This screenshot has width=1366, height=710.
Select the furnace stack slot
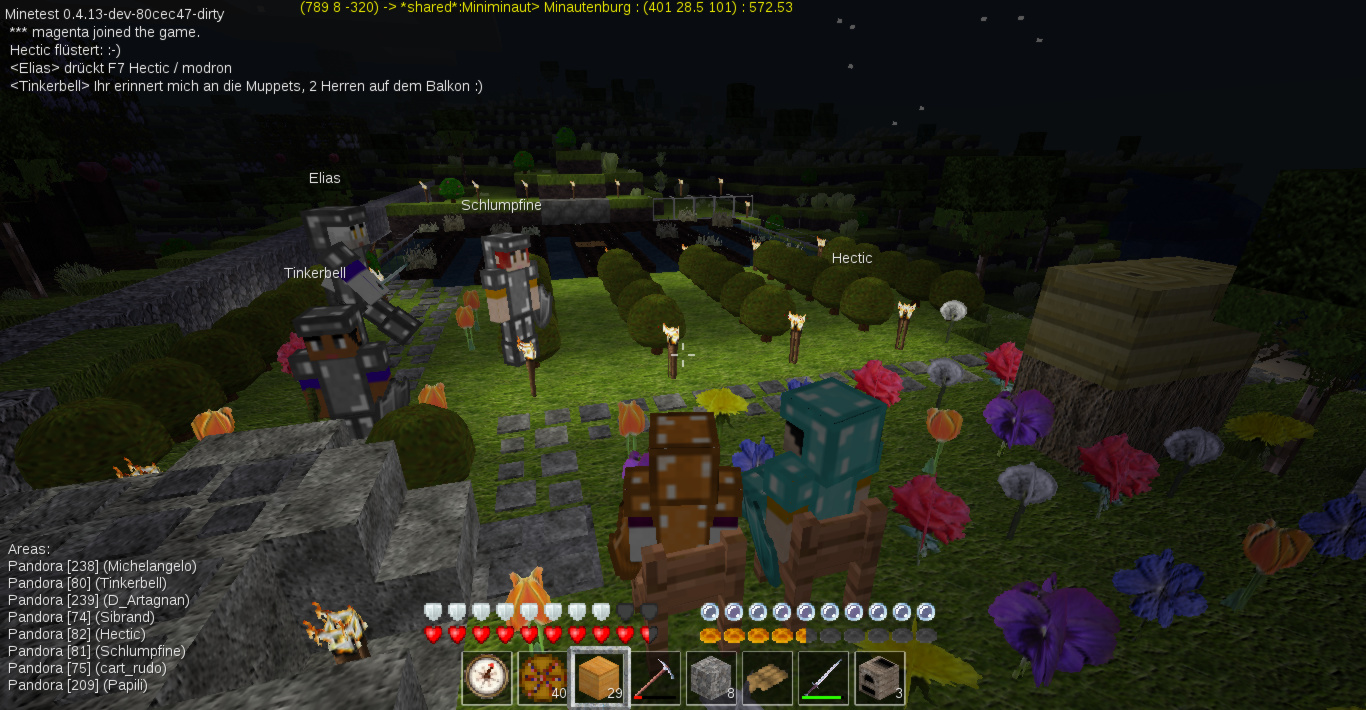[x=880, y=678]
